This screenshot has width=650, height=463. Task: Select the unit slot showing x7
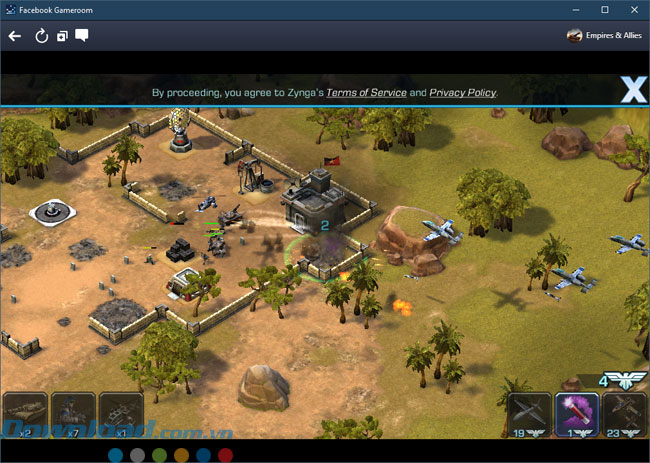pyautogui.click(x=73, y=414)
